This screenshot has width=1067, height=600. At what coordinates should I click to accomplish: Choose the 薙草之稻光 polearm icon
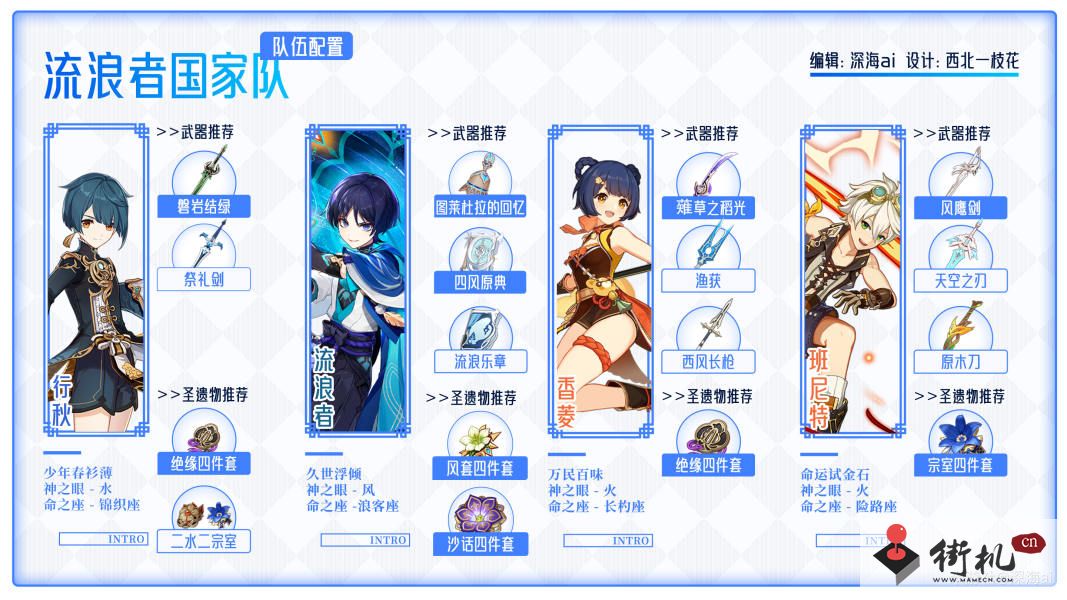click(x=709, y=173)
